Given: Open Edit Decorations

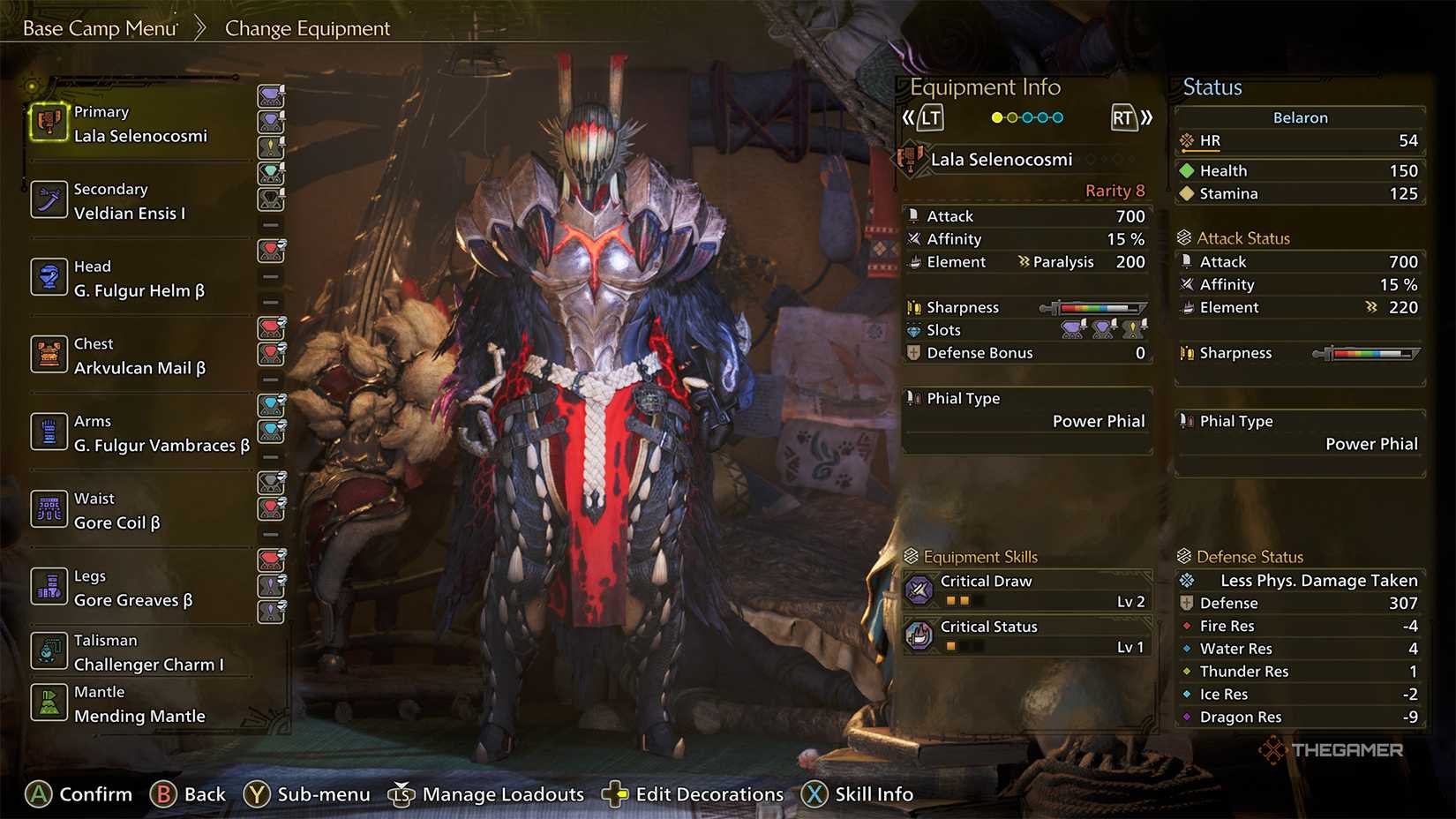Looking at the screenshot, I should coord(693,794).
